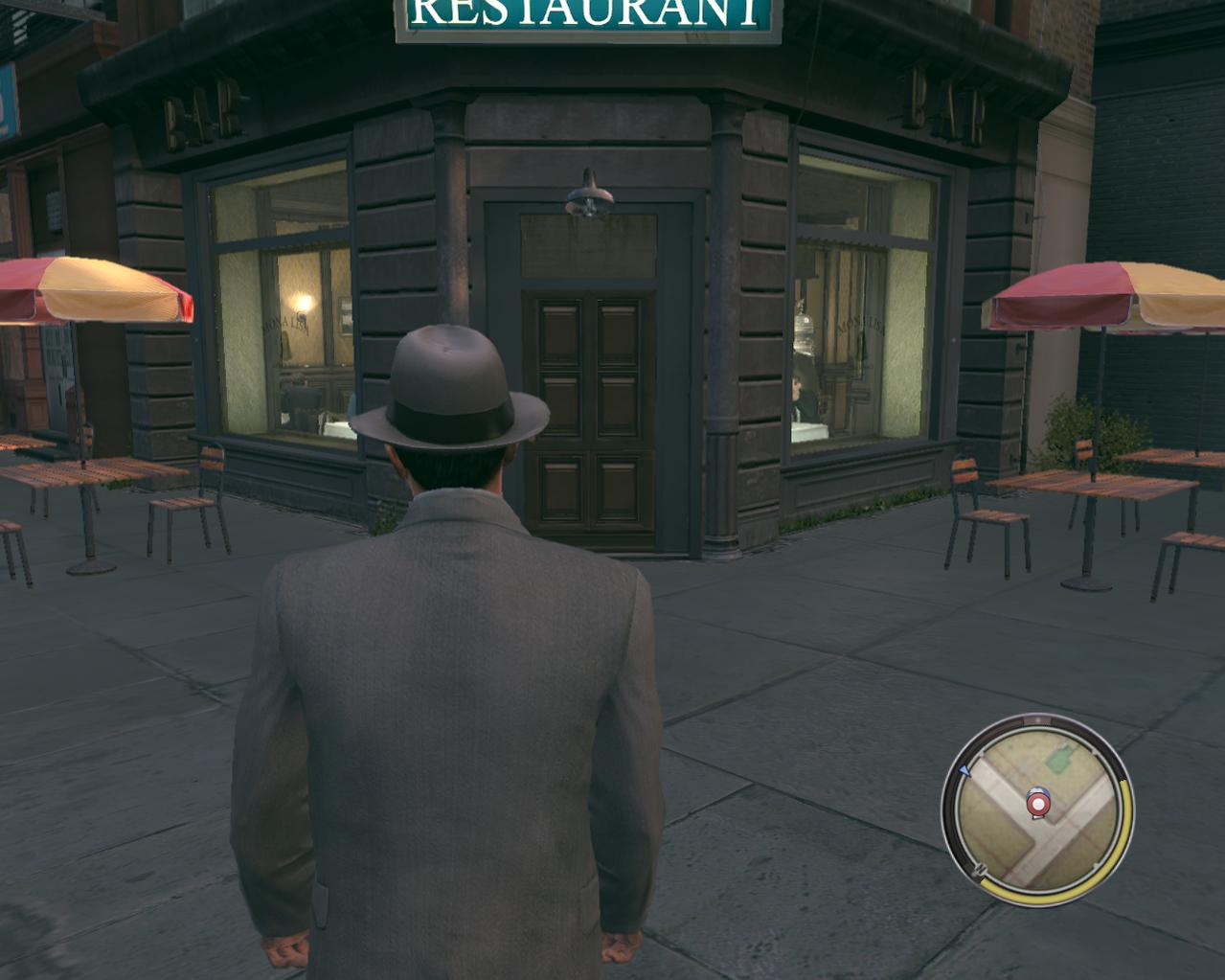This screenshot has height=980, width=1225.
Task: Select the red circular marker on the minimap
Action: click(x=1037, y=802)
